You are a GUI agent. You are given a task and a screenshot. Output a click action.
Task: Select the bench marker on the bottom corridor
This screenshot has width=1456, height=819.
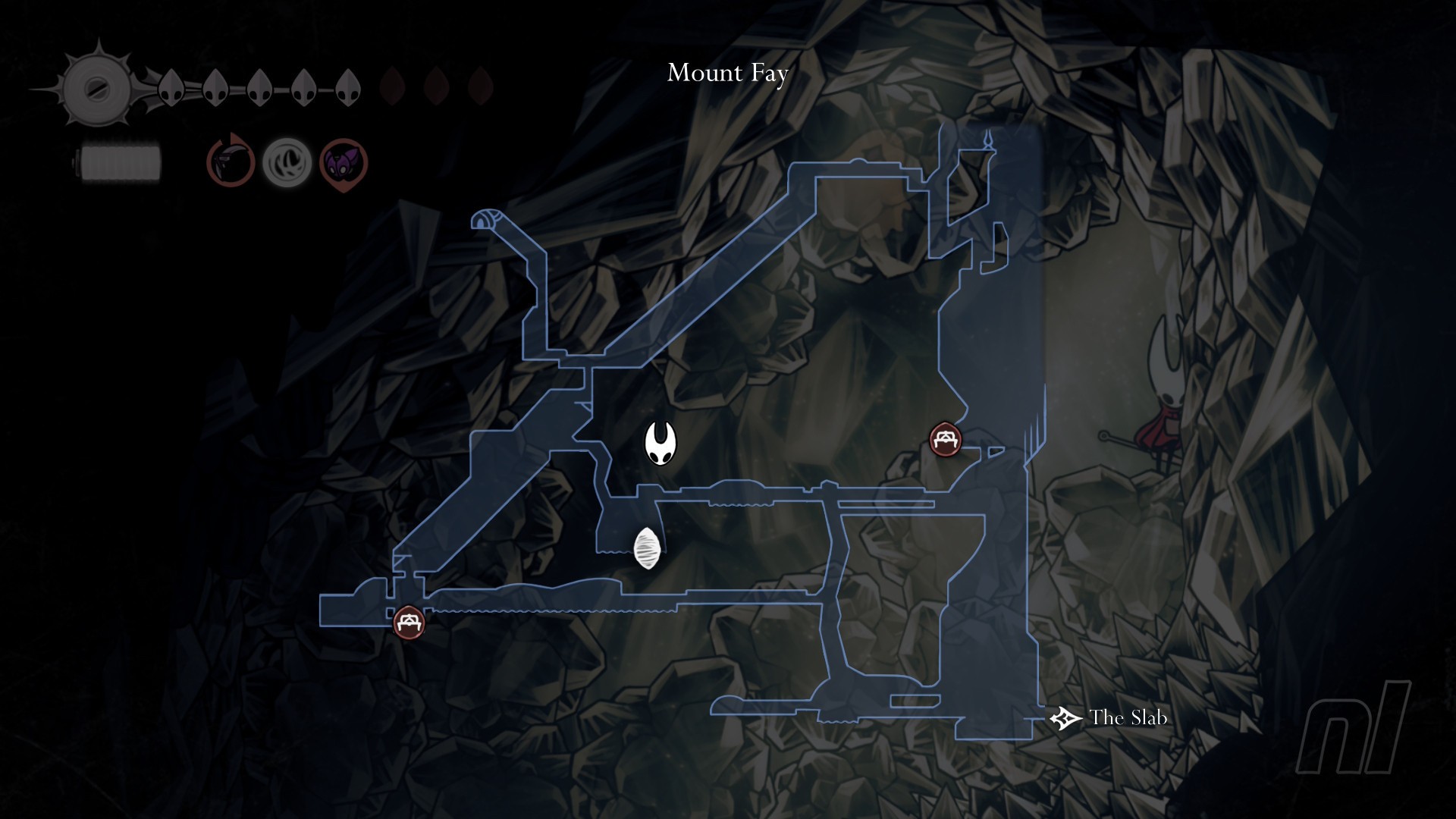409,623
